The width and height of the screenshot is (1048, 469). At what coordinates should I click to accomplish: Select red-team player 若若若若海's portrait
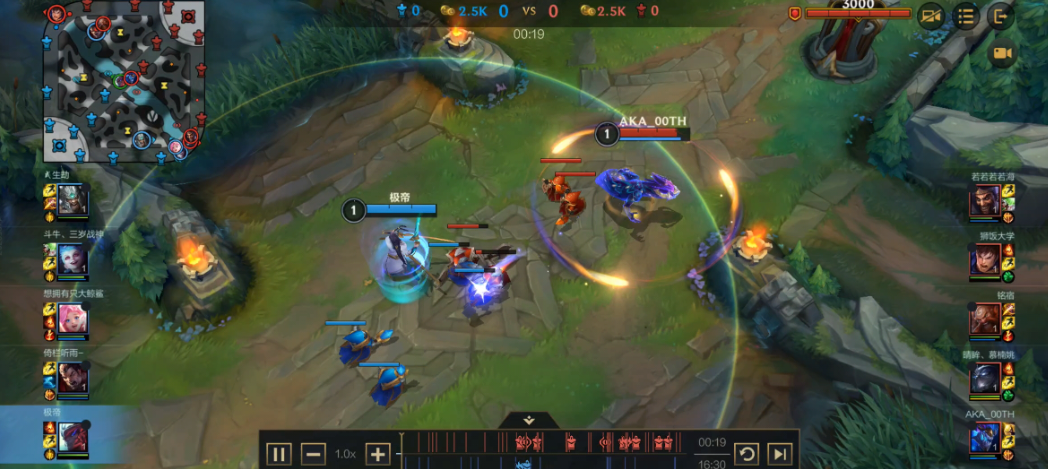pyautogui.click(x=985, y=203)
